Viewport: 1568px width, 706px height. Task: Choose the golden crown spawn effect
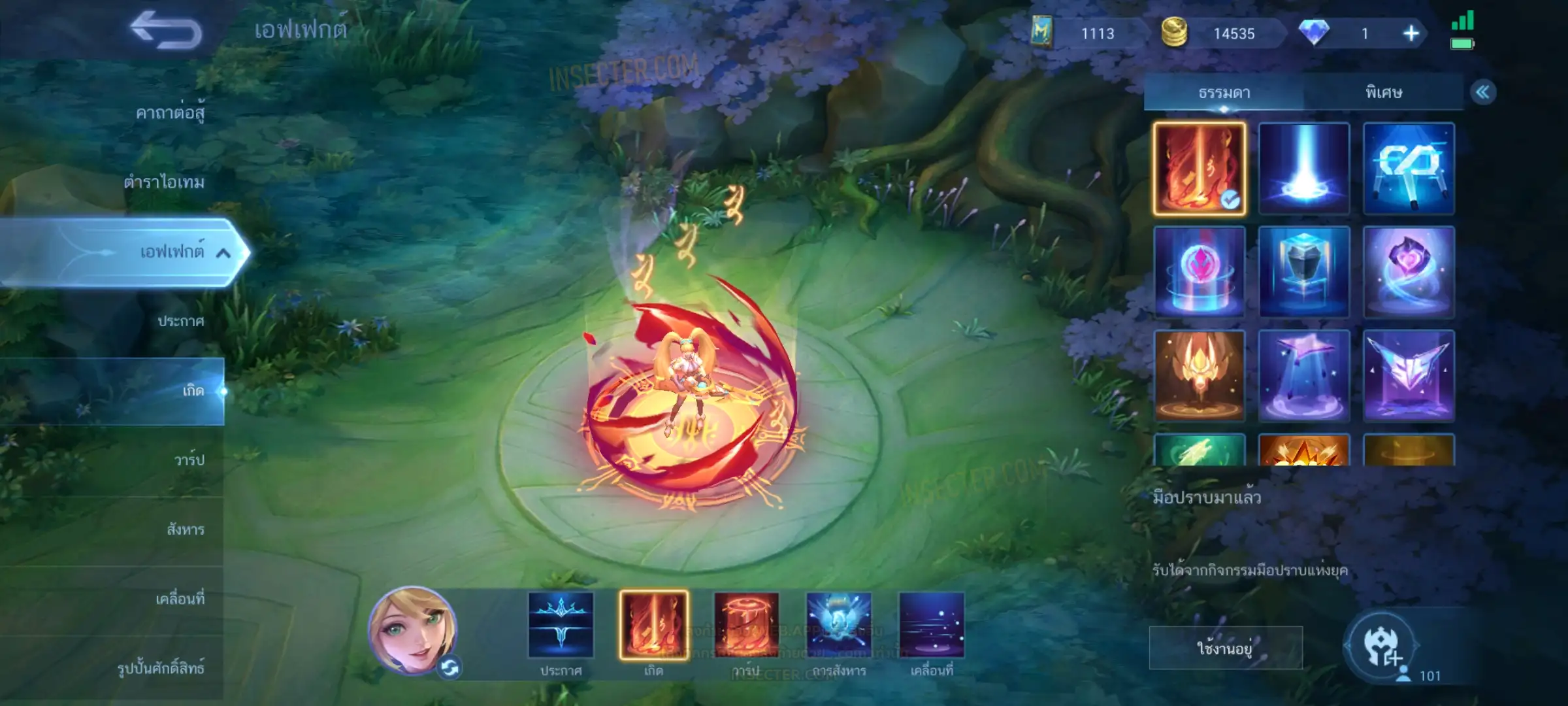coord(1199,376)
